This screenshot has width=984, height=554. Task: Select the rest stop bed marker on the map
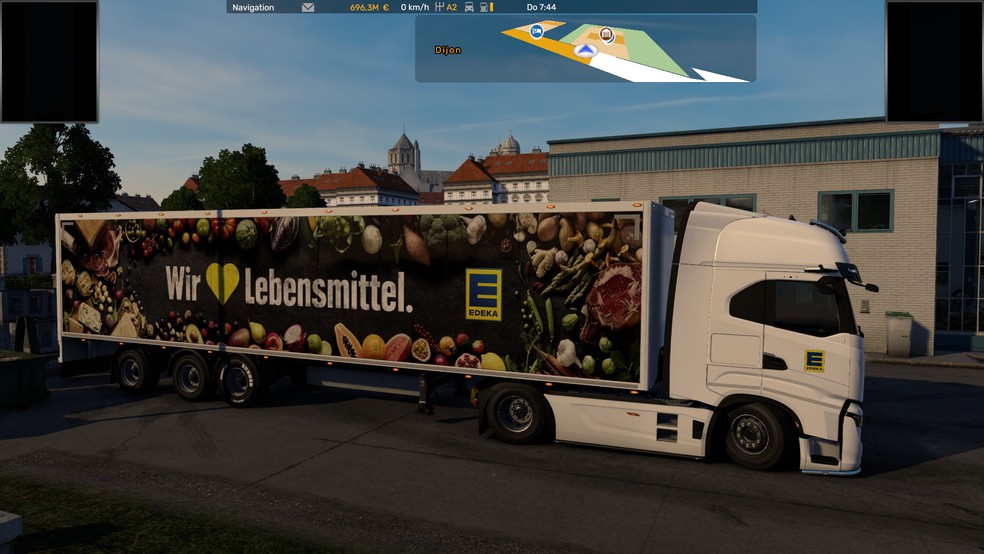coord(537,31)
